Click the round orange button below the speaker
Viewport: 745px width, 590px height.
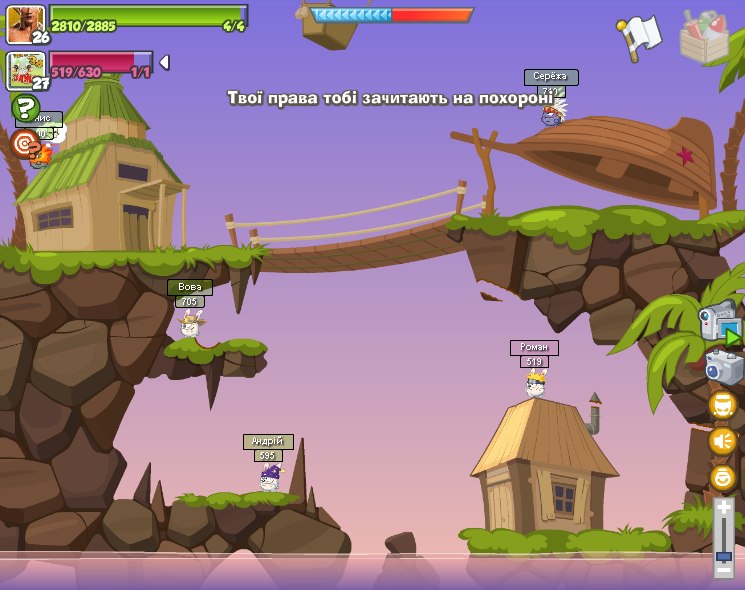pos(722,477)
